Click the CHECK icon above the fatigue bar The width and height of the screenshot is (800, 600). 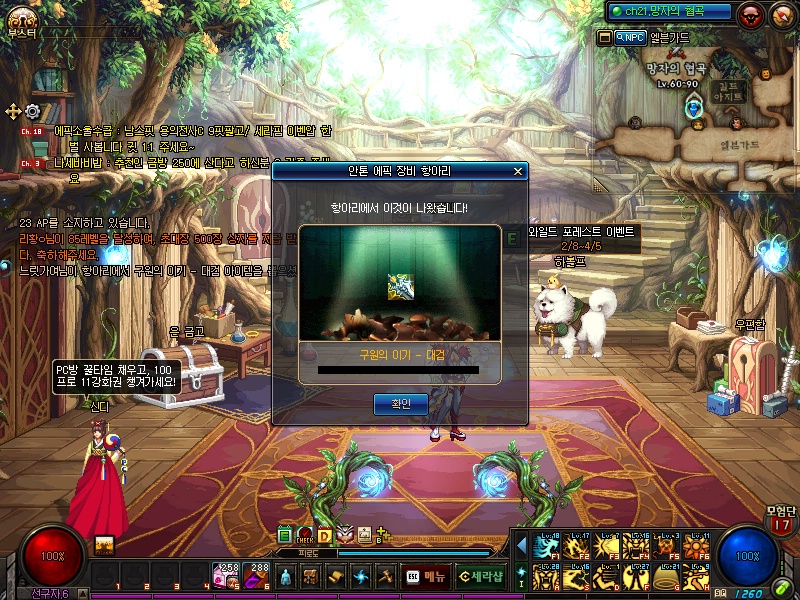[306, 535]
